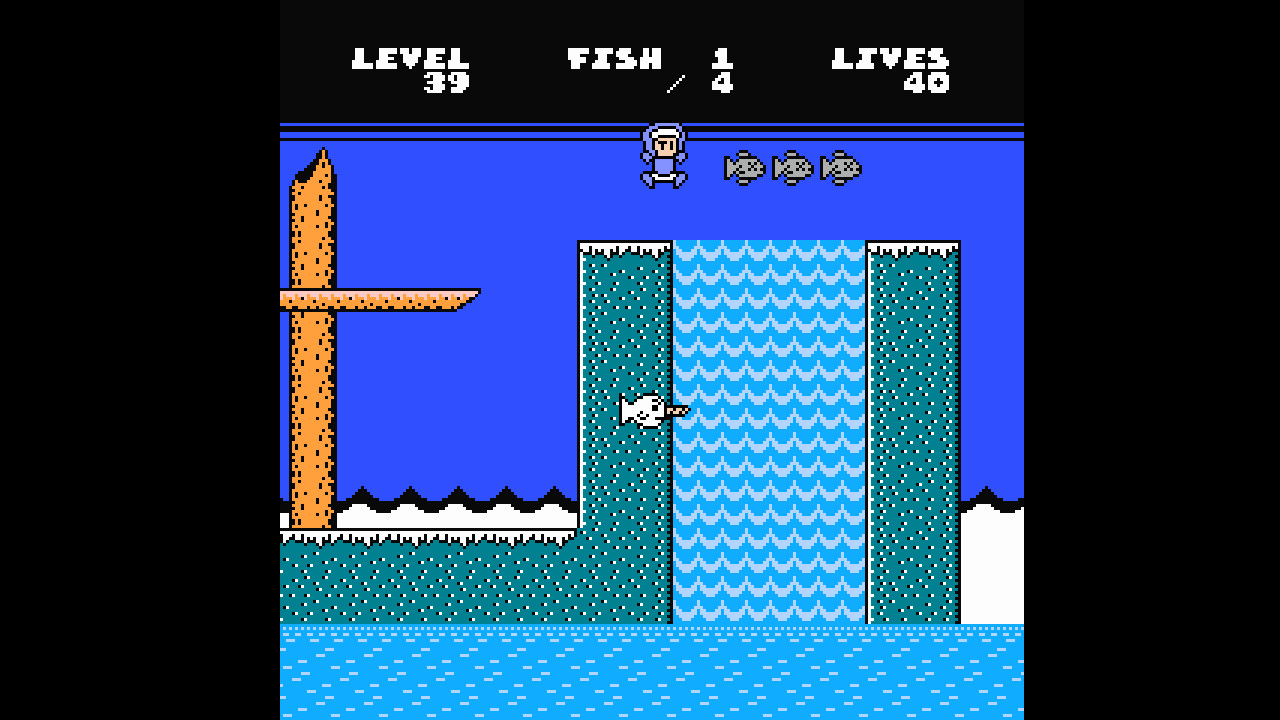Select the diver character sprite
The height and width of the screenshot is (720, 1280).
pyautogui.click(x=662, y=155)
